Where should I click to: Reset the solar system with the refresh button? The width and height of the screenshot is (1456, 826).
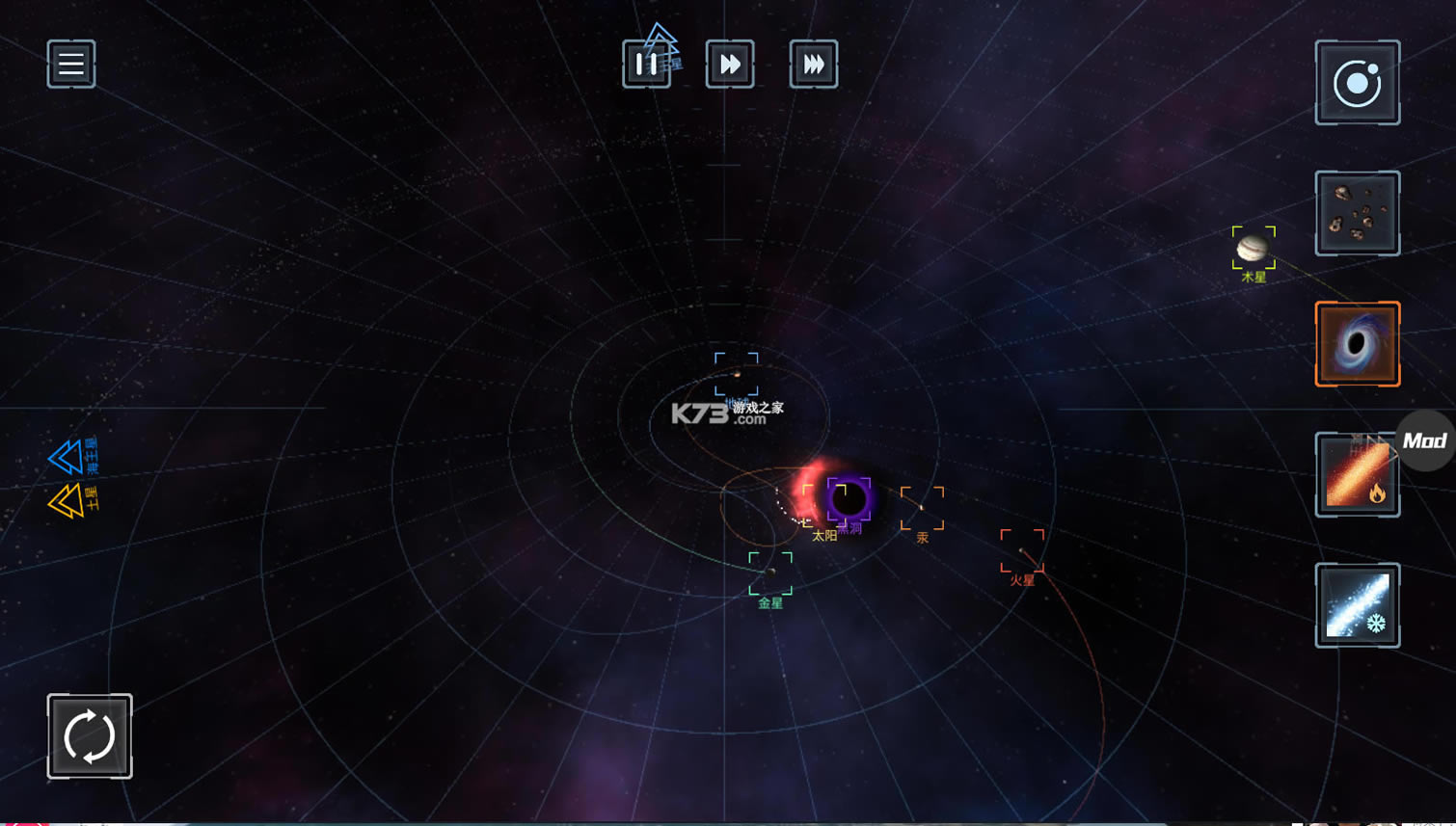tap(90, 736)
